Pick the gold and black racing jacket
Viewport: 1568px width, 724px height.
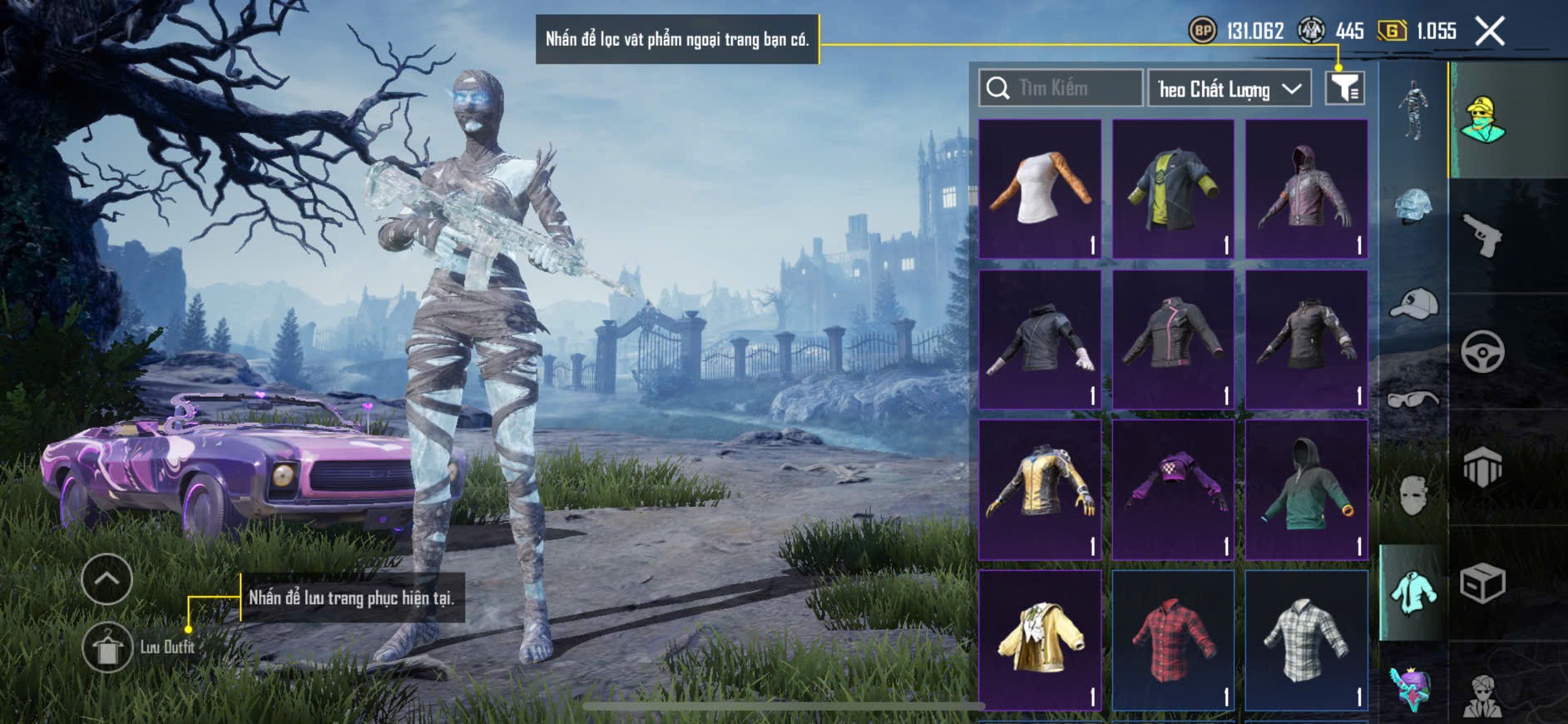[1040, 489]
